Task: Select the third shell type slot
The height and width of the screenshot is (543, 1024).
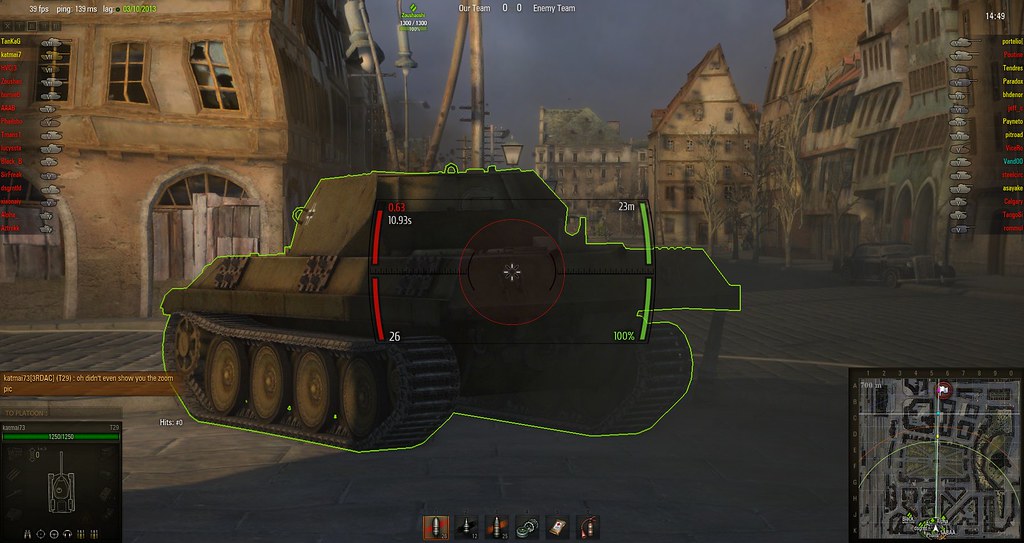Action: click(x=496, y=526)
